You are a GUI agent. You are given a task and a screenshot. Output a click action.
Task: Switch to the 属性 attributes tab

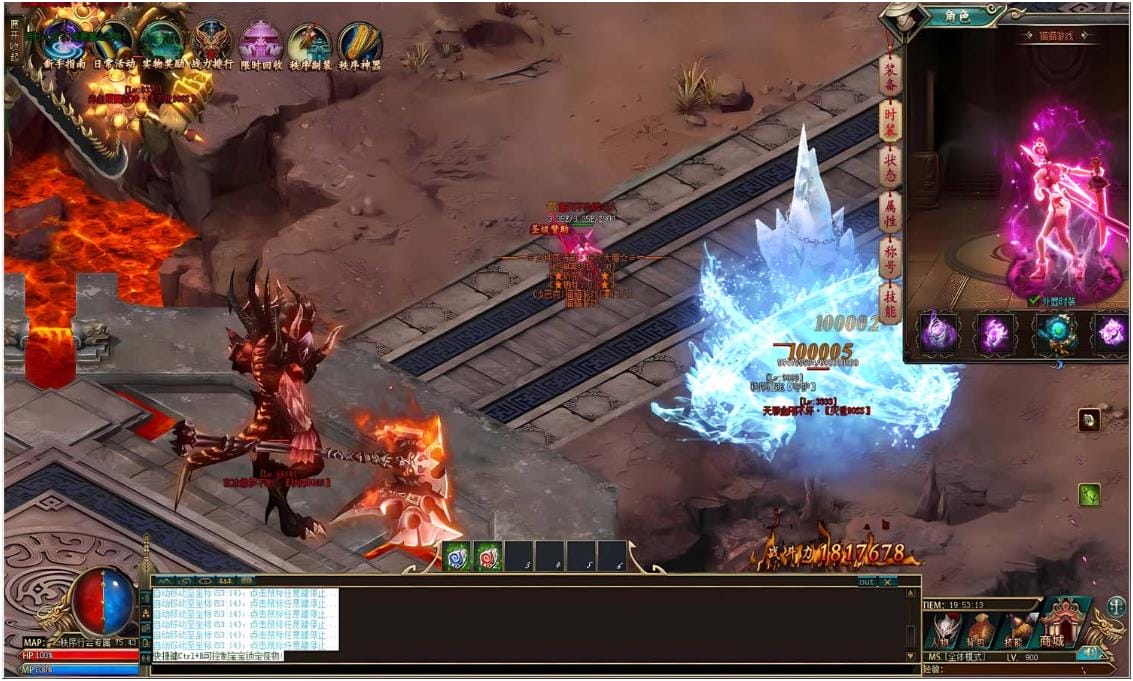tap(890, 212)
